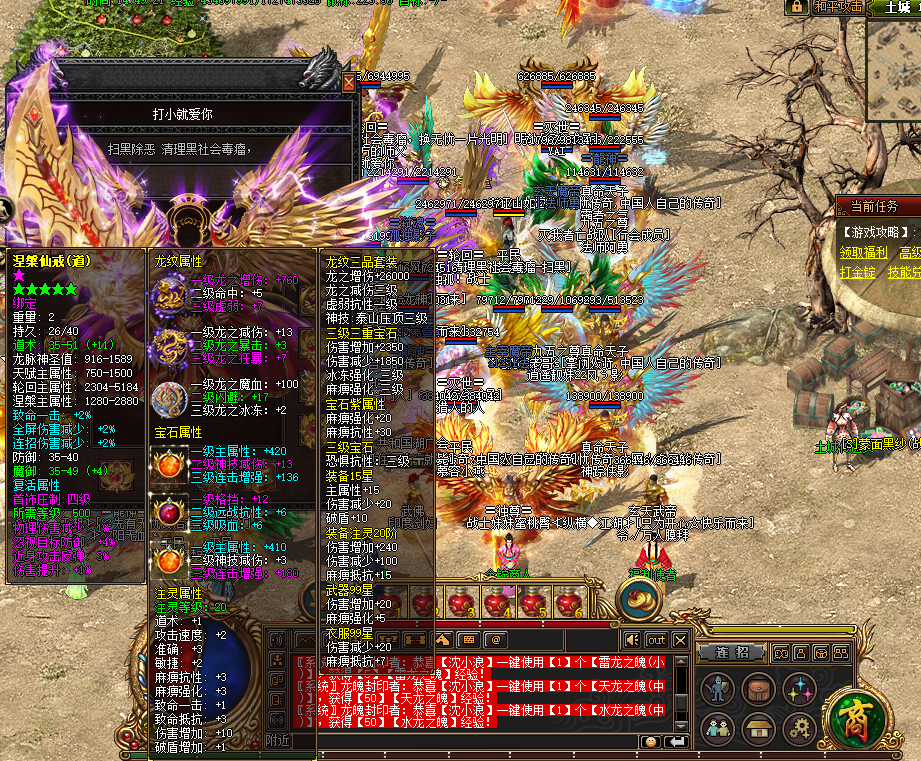Open the house-shaped icon in the menu grid
This screenshot has width=921, height=761.
(x=758, y=727)
